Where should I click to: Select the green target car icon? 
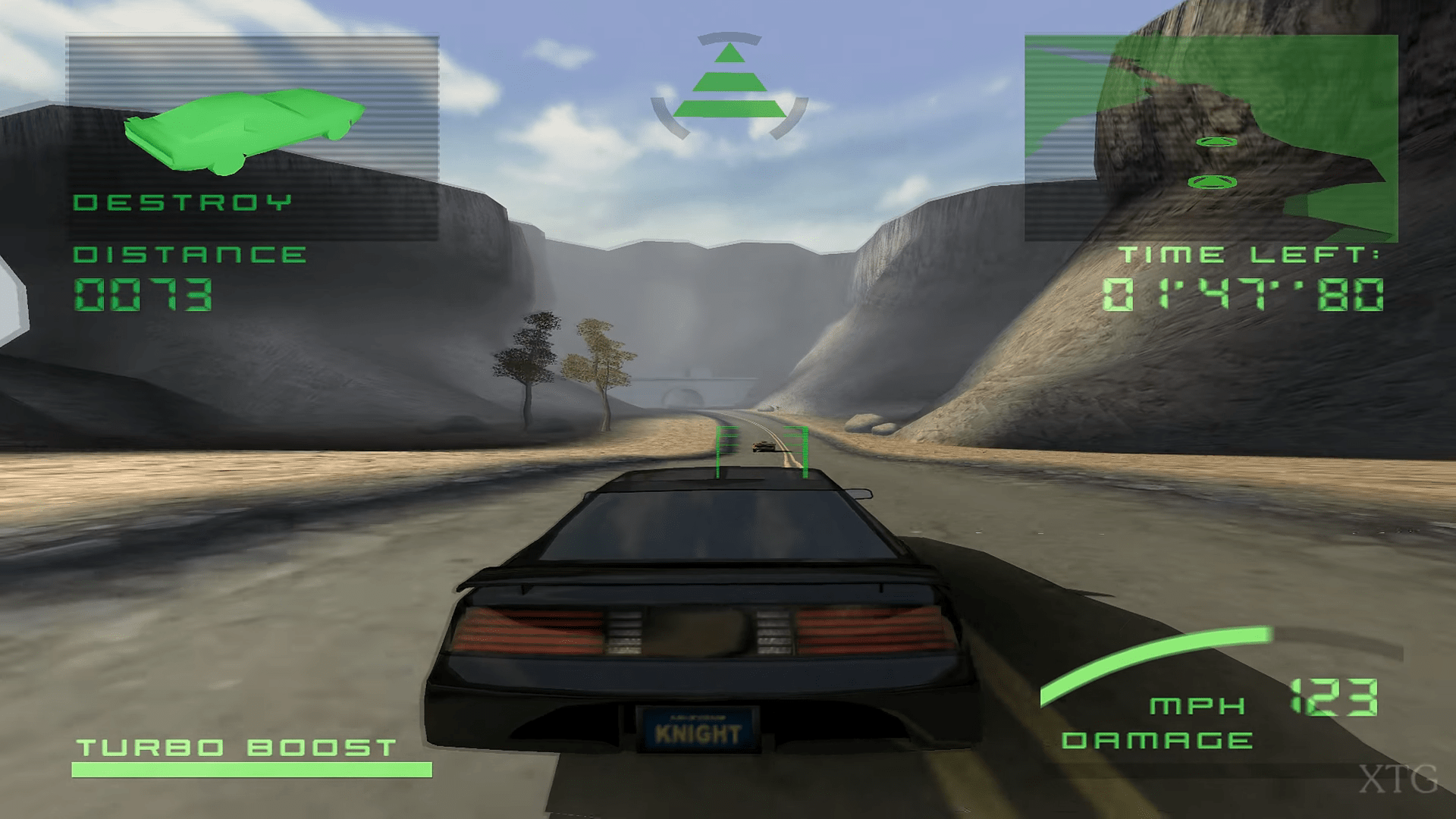coord(243,130)
